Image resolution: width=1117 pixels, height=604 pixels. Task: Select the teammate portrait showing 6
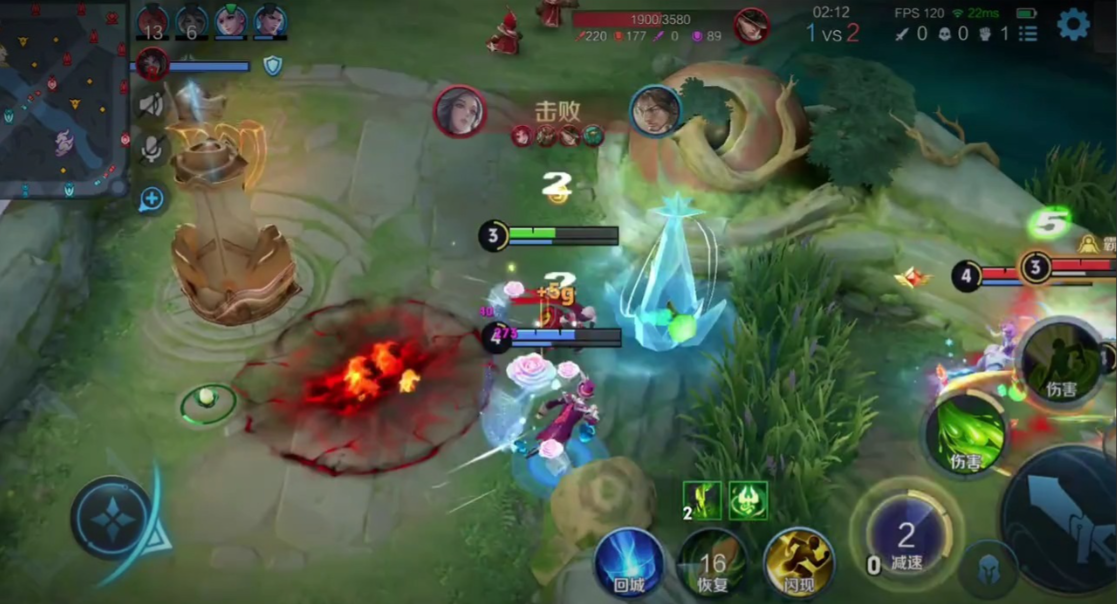[x=192, y=22]
